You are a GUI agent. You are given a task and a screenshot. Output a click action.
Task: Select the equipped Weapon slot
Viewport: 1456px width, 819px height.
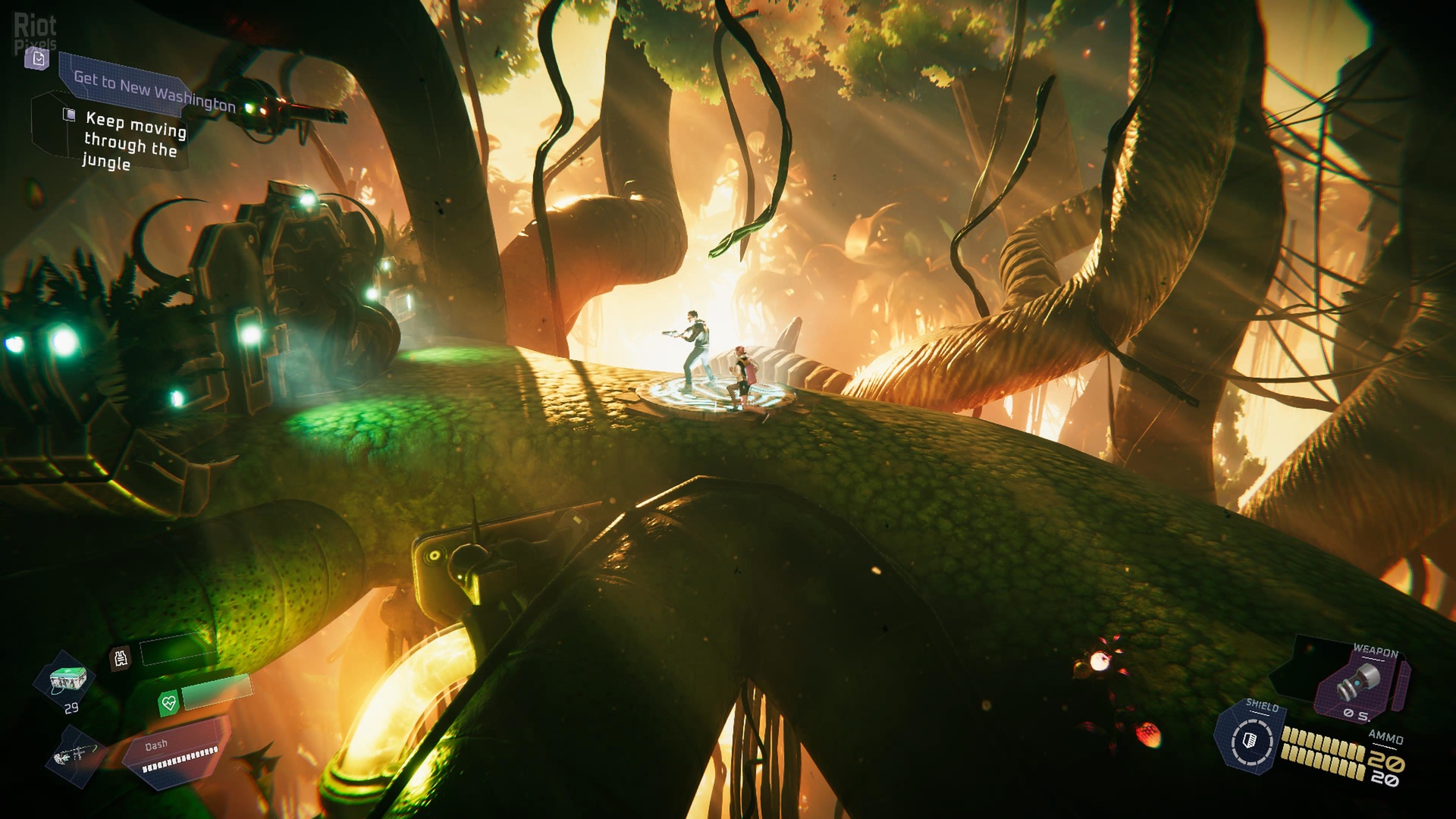coord(1364,682)
